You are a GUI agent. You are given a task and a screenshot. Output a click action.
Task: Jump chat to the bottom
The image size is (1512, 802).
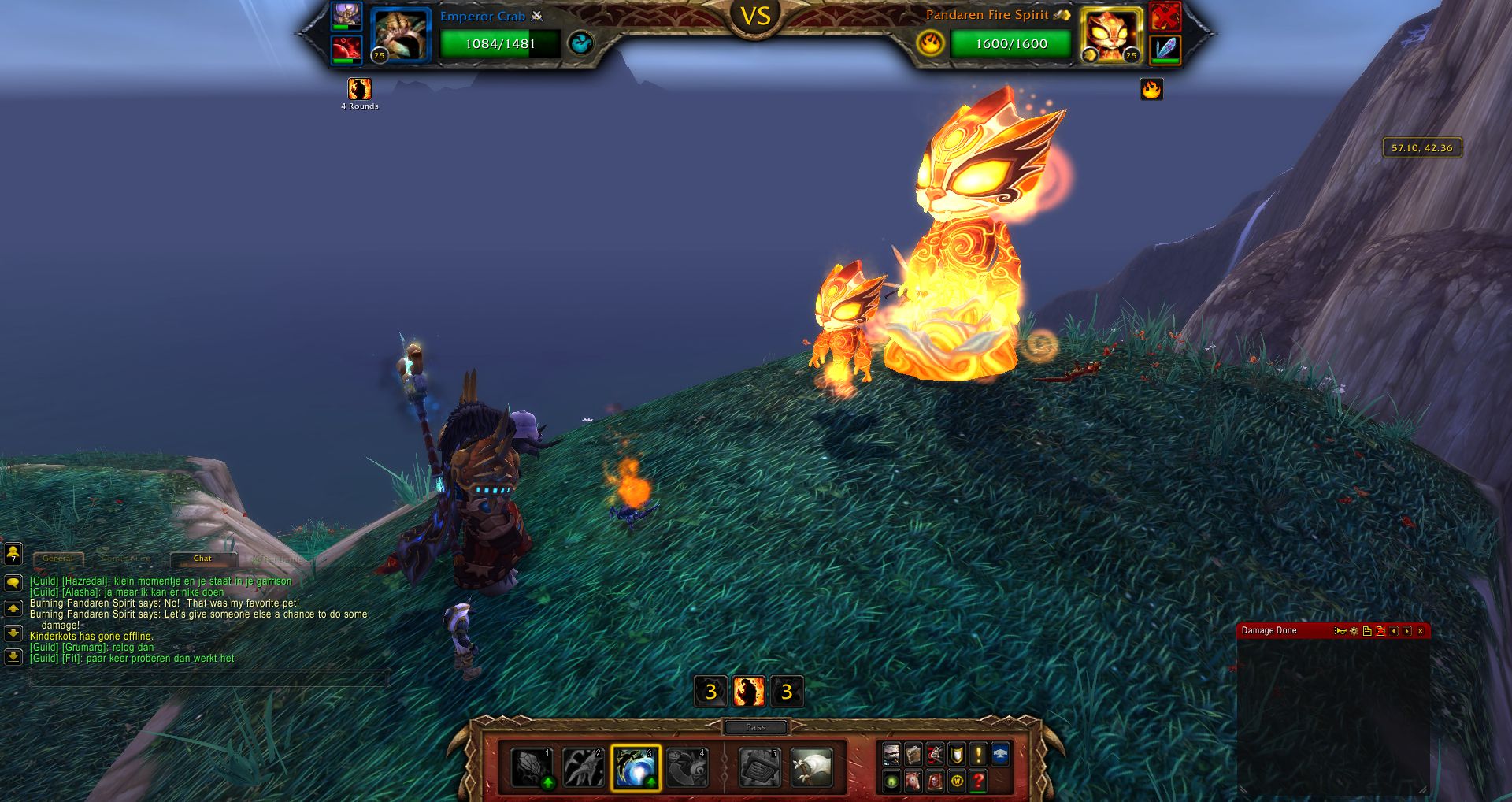click(x=13, y=656)
